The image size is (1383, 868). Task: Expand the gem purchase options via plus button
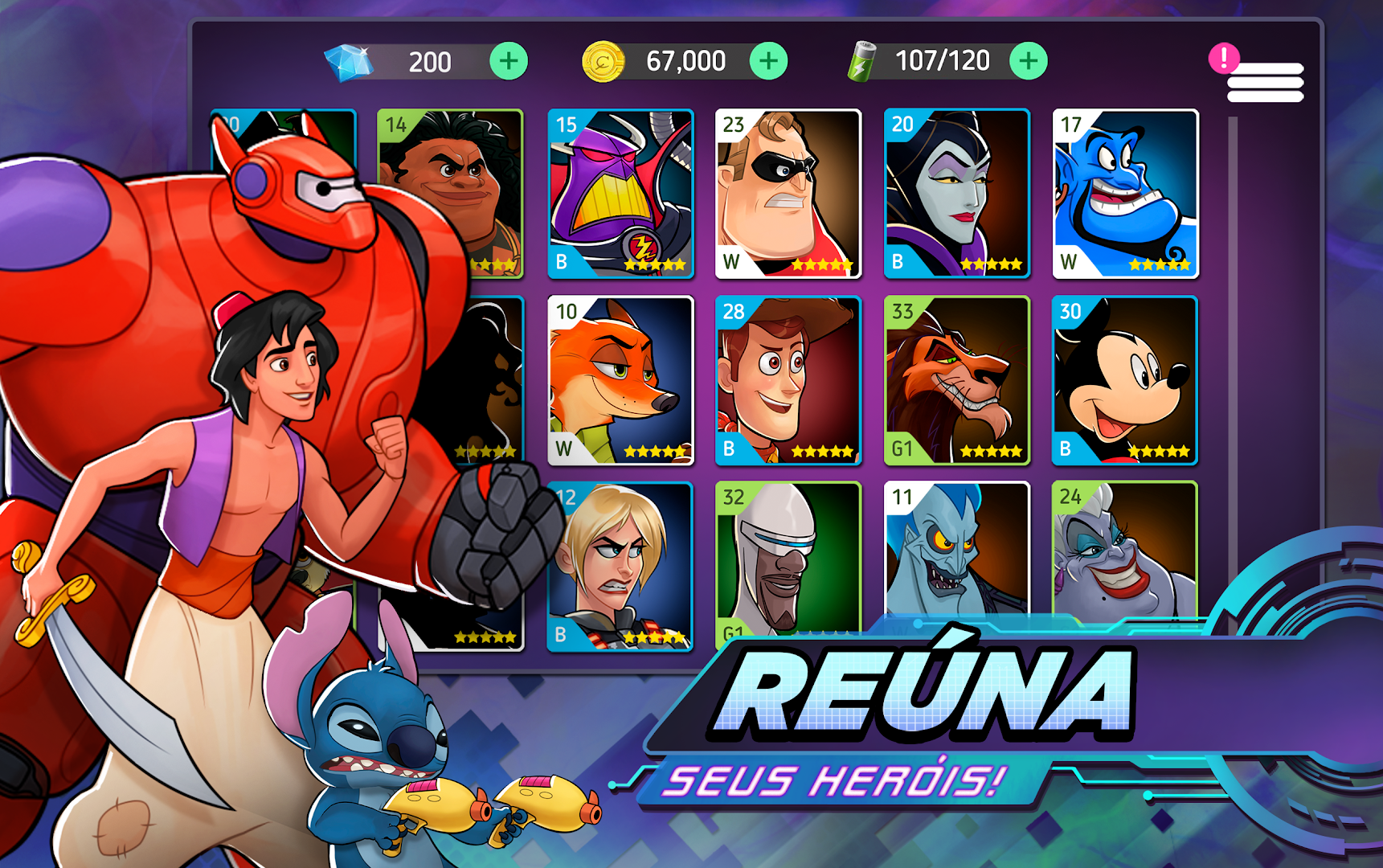pyautogui.click(x=507, y=59)
